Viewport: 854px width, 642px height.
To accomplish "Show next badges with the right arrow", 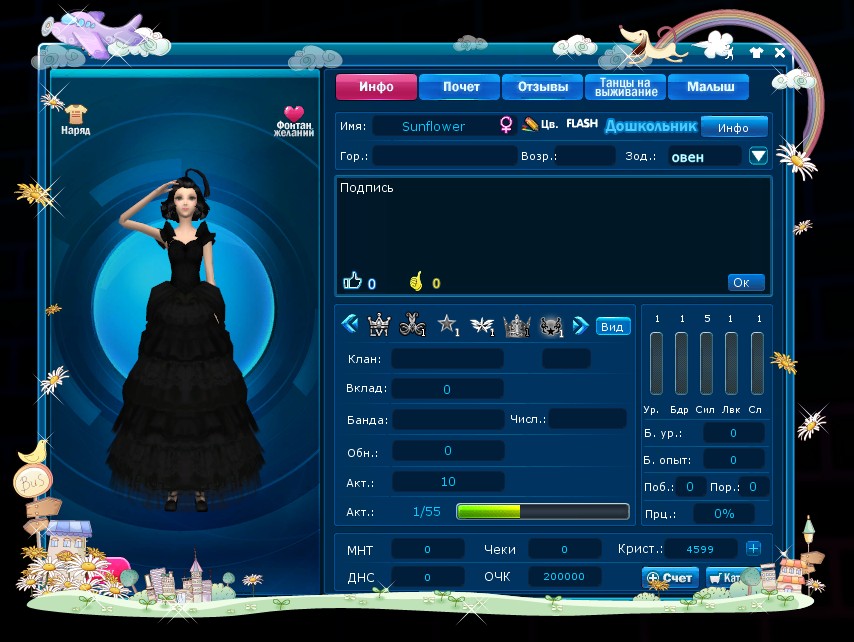I will pos(580,324).
